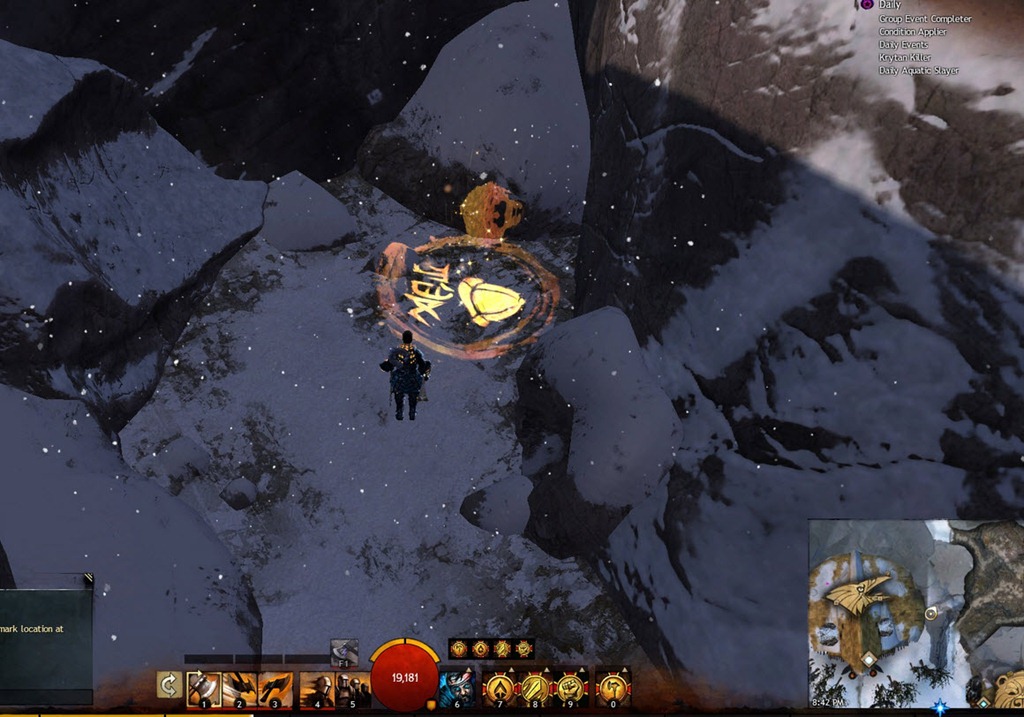Use the healing skill in slot 6
This screenshot has width=1024, height=717.
457,688
